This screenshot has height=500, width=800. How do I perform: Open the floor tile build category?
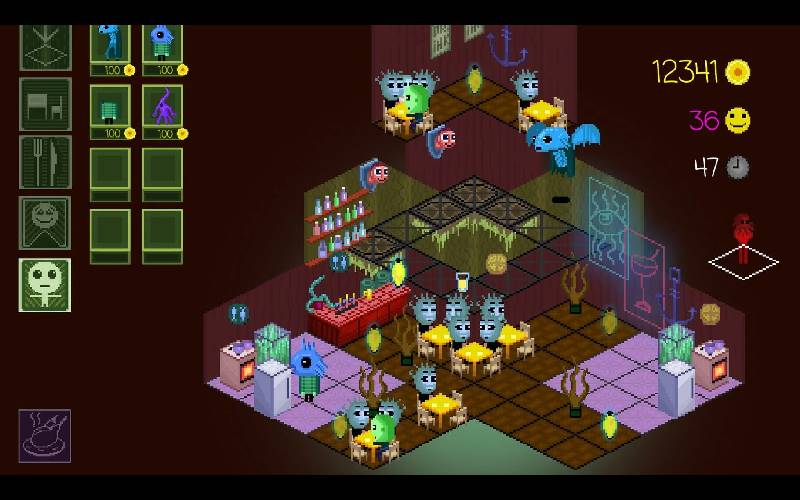pyautogui.click(x=45, y=46)
